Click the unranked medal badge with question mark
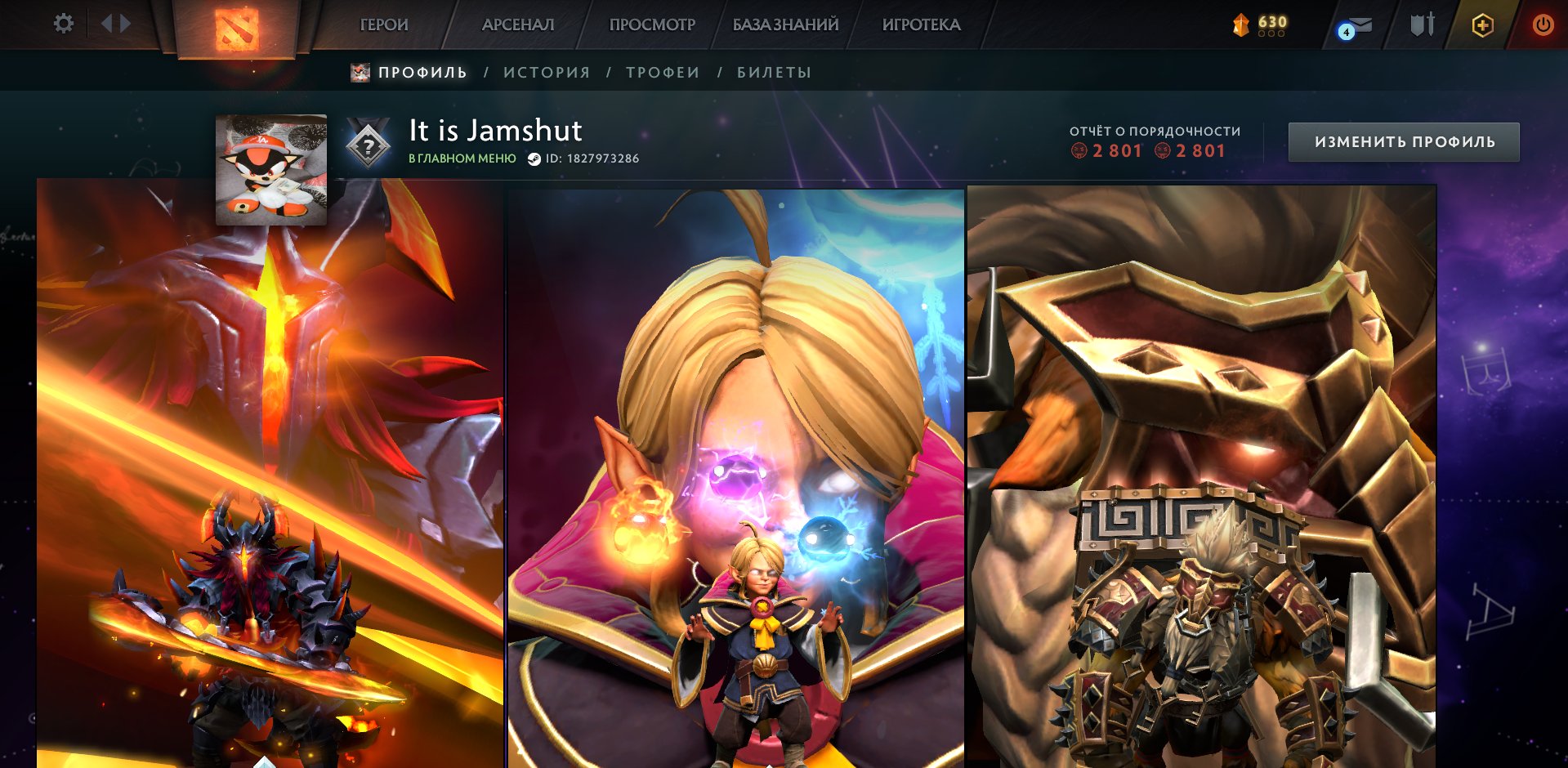 coord(369,145)
